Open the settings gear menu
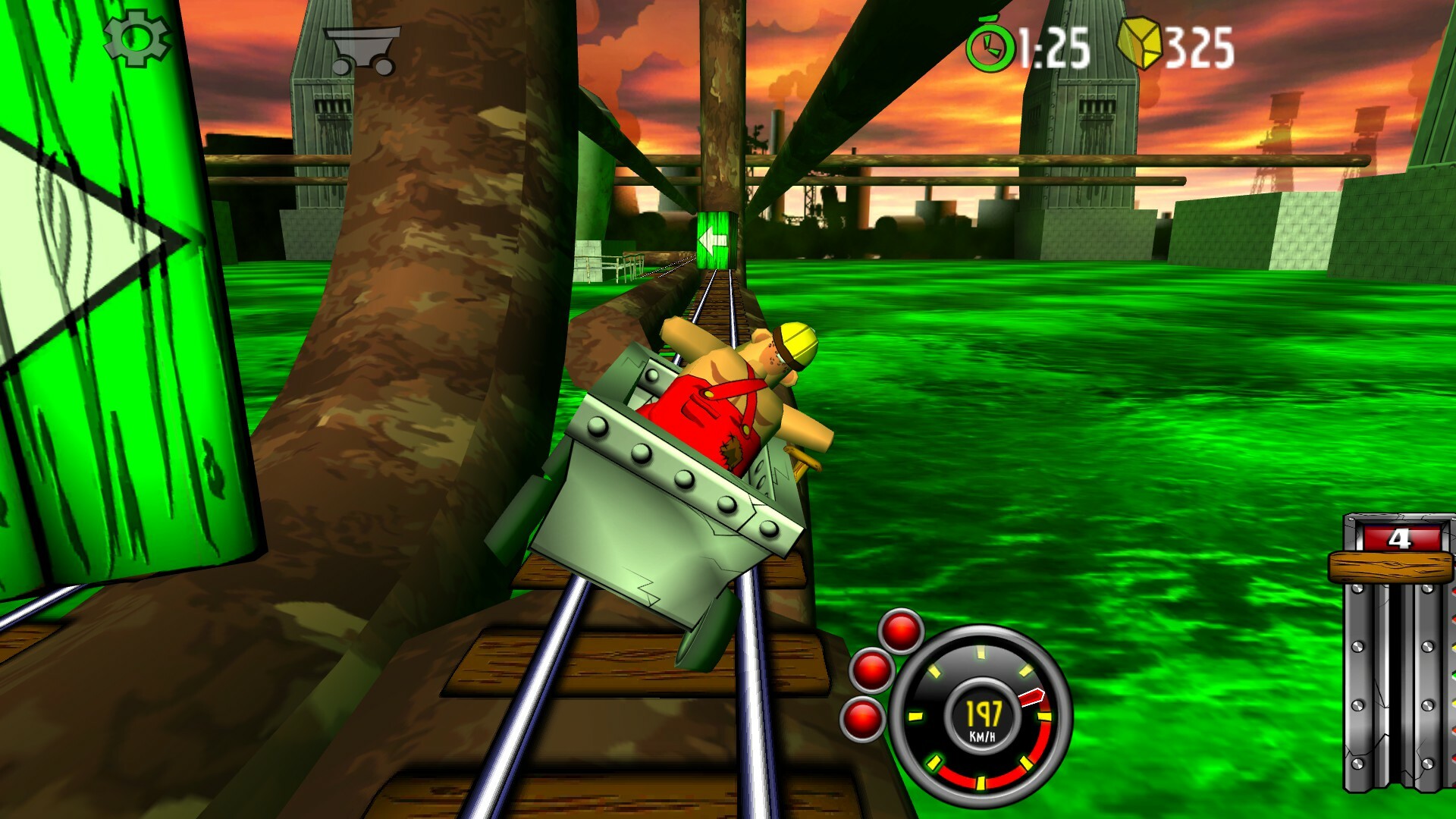This screenshot has width=1456, height=819. [x=136, y=36]
